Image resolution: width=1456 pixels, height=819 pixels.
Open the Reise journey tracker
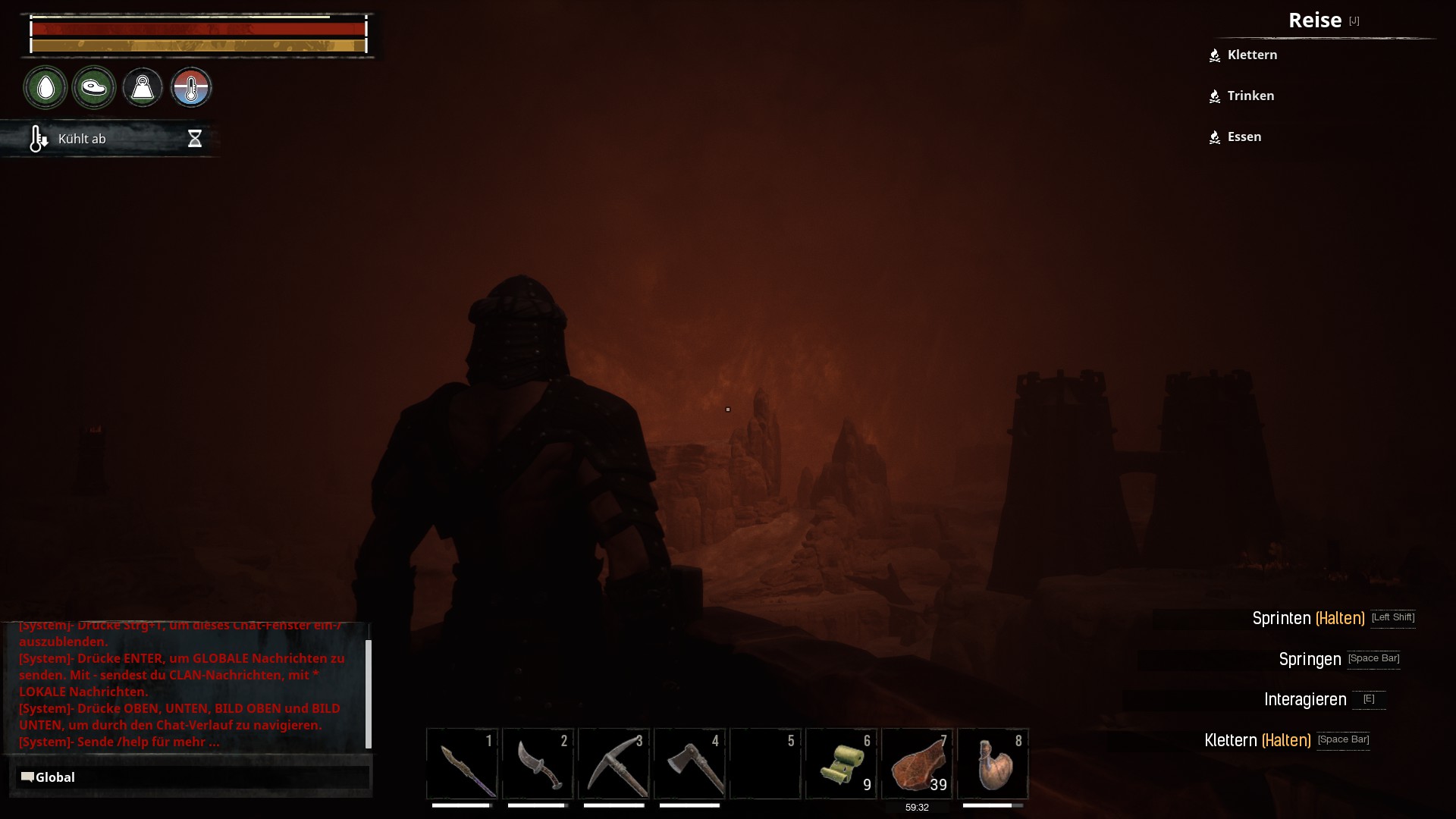point(1315,20)
